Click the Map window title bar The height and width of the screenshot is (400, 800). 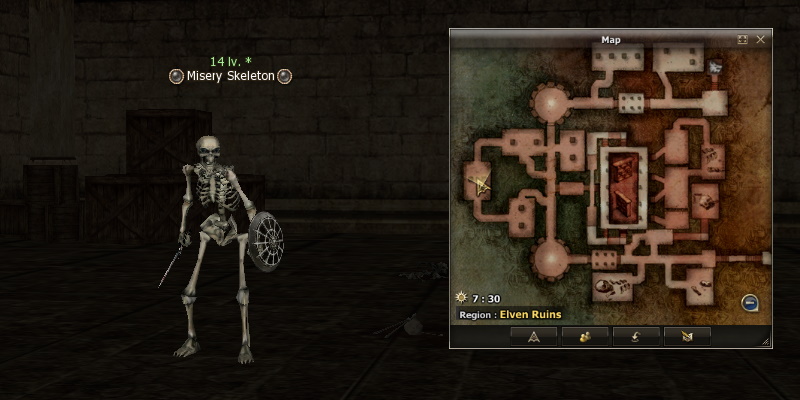(610, 40)
